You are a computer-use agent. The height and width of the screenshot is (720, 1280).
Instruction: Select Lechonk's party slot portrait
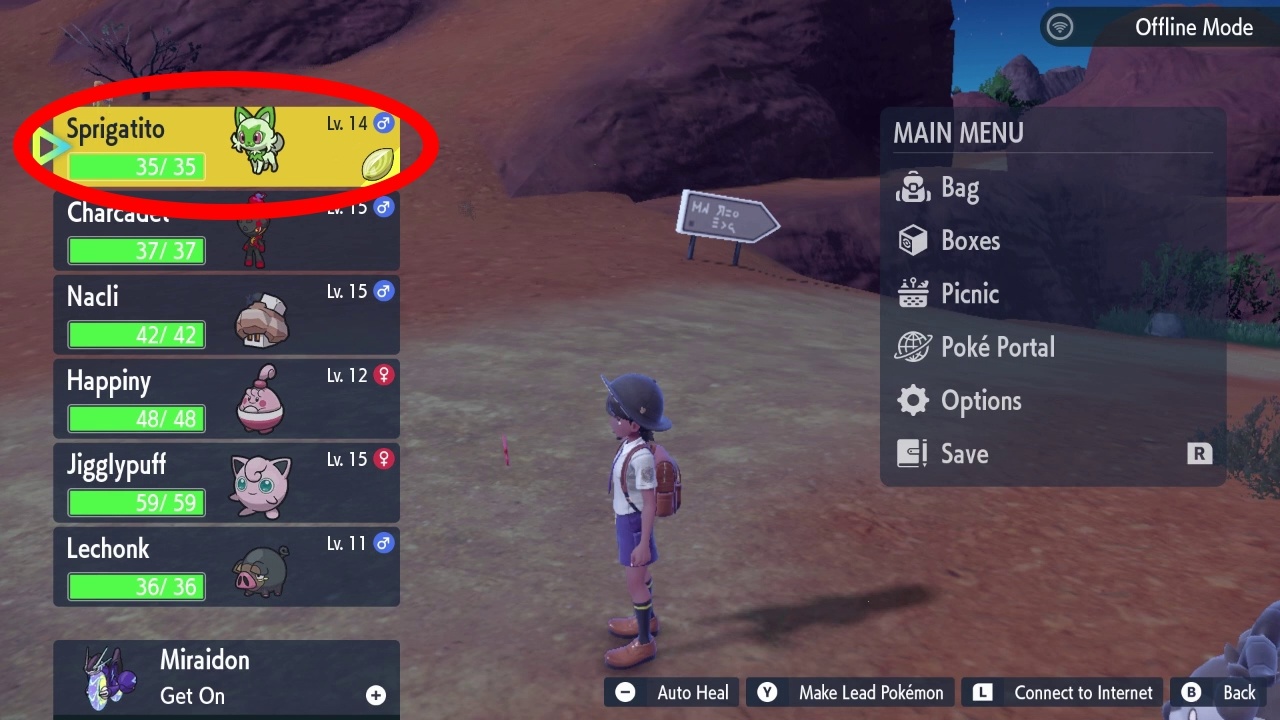pyautogui.click(x=259, y=573)
